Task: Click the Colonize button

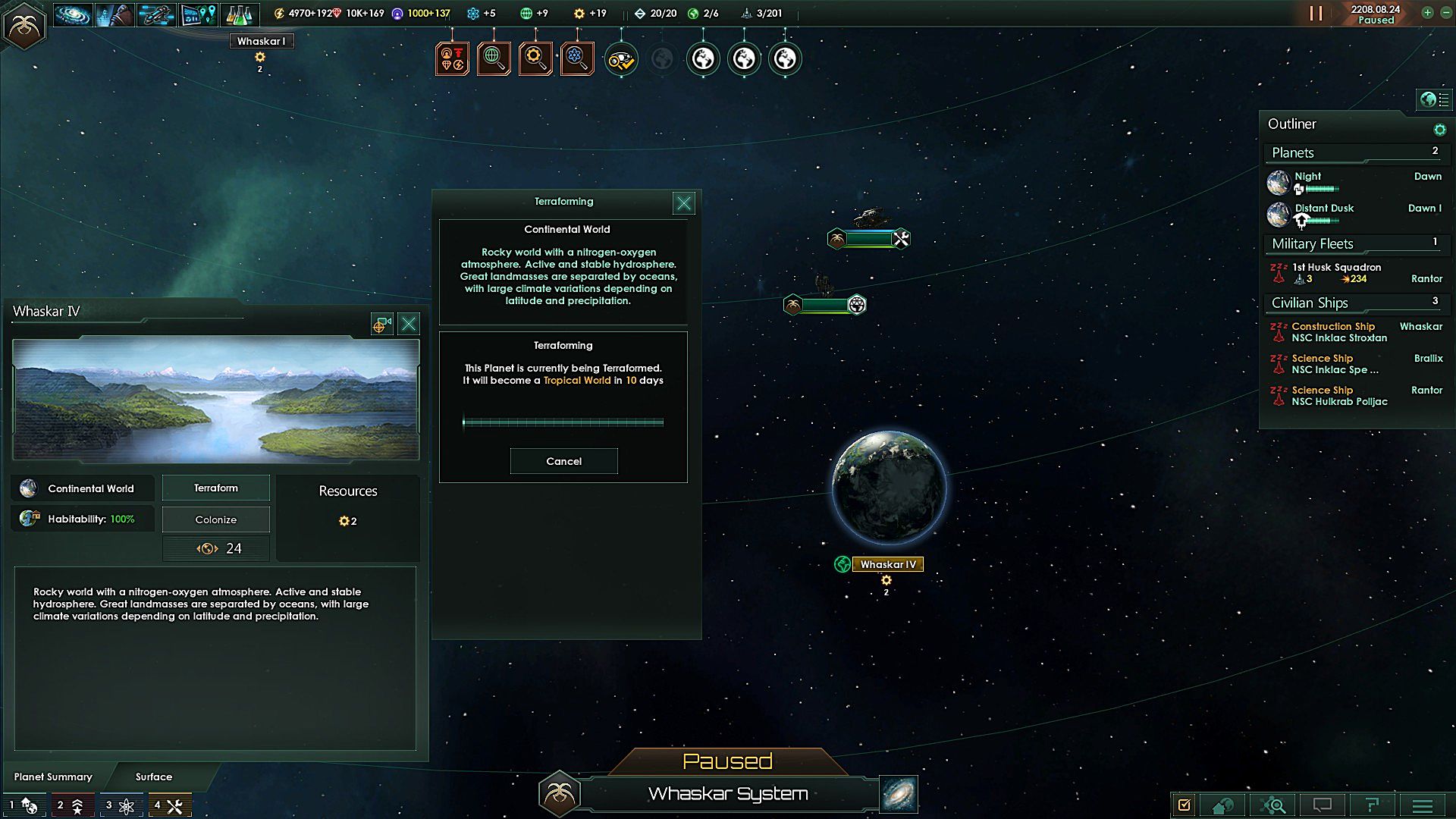Action: click(216, 520)
